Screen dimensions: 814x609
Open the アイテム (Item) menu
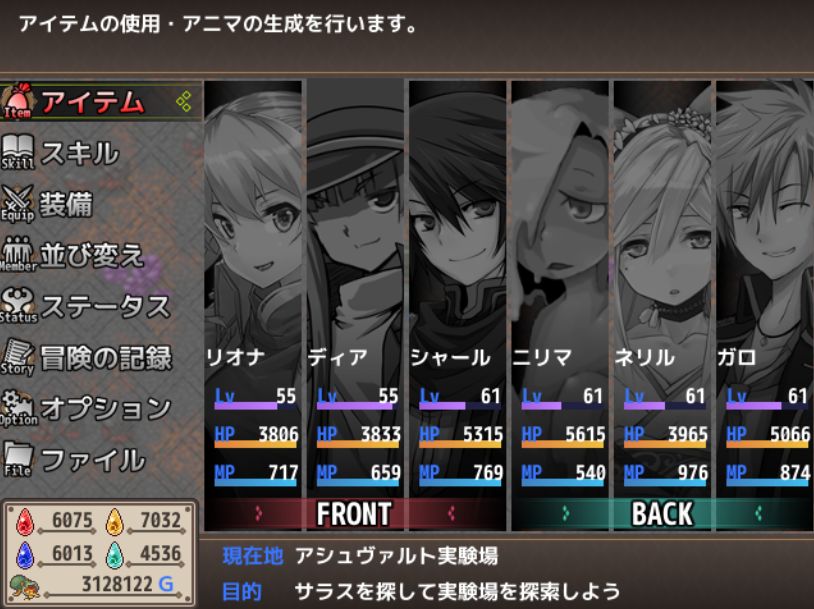coord(92,102)
